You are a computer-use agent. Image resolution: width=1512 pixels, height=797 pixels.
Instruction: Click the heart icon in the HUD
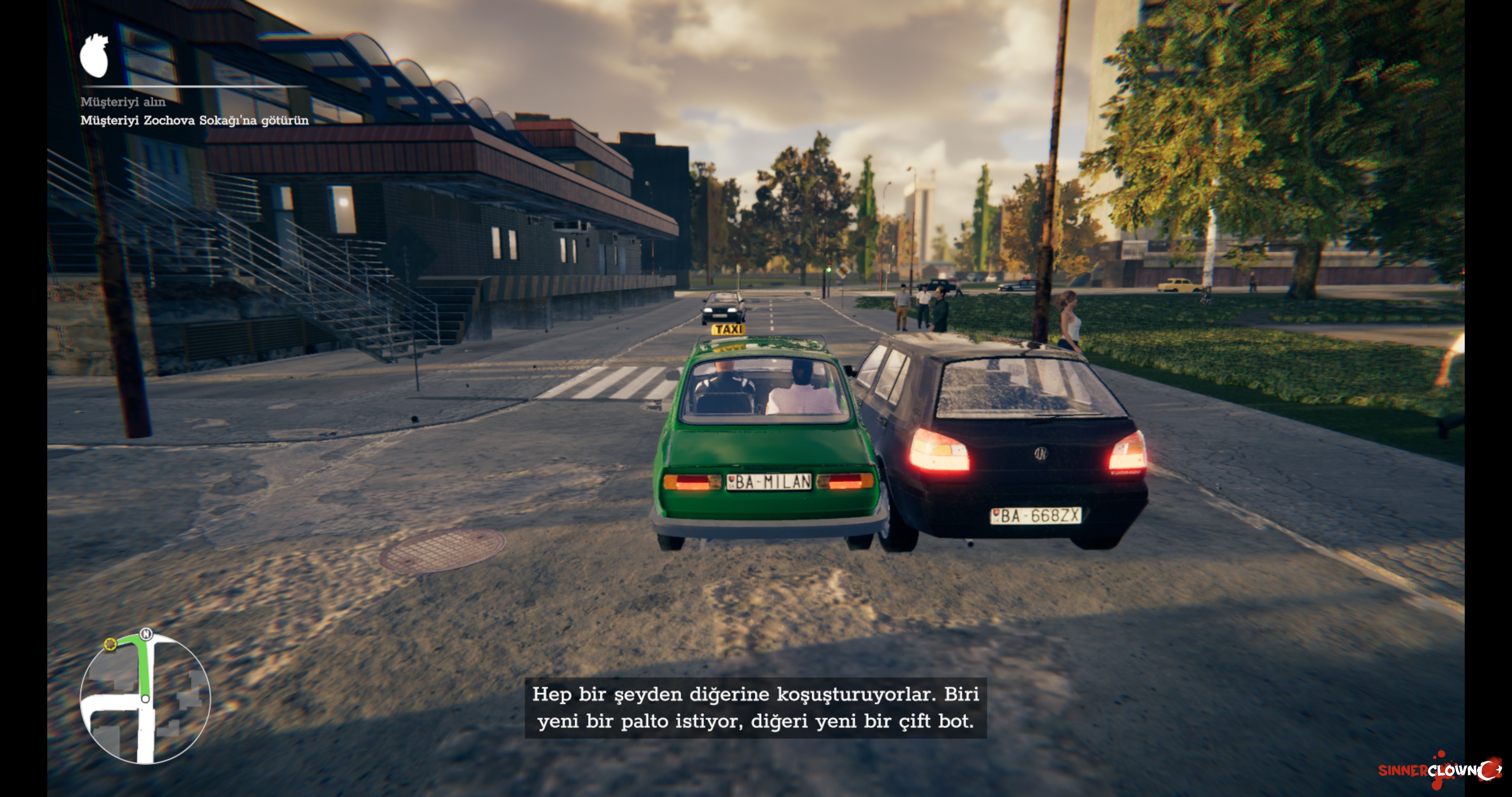tap(94, 55)
